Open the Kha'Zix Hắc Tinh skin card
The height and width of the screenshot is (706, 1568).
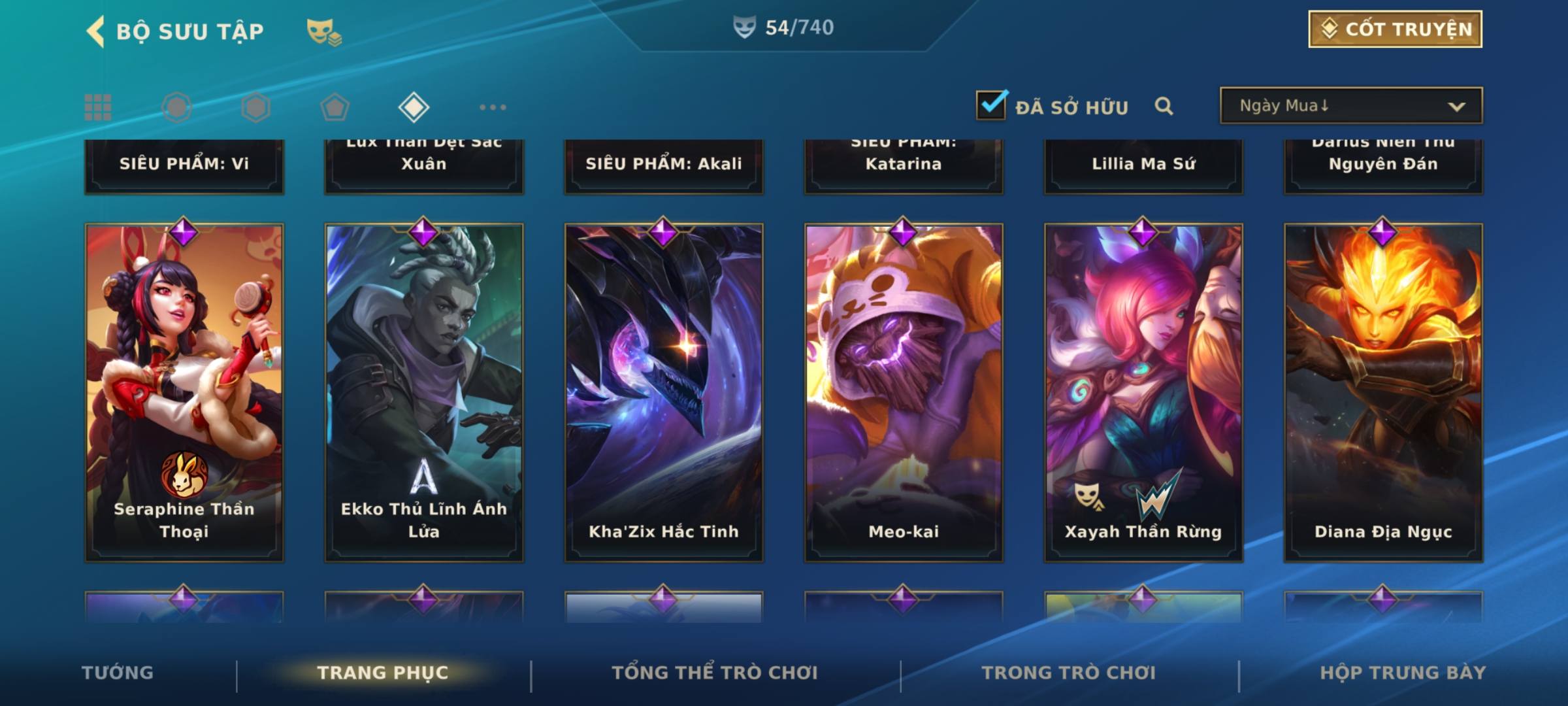coord(664,392)
